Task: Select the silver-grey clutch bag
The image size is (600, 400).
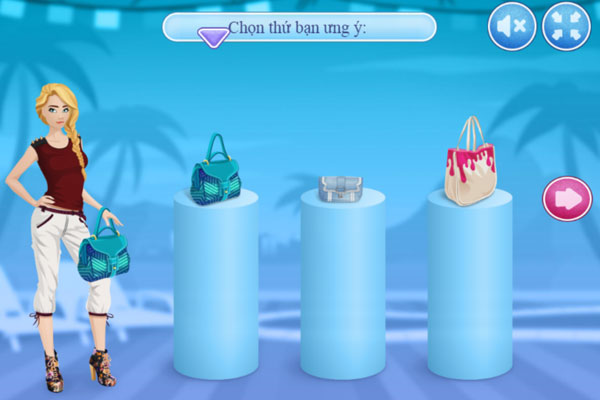Action: tap(340, 187)
